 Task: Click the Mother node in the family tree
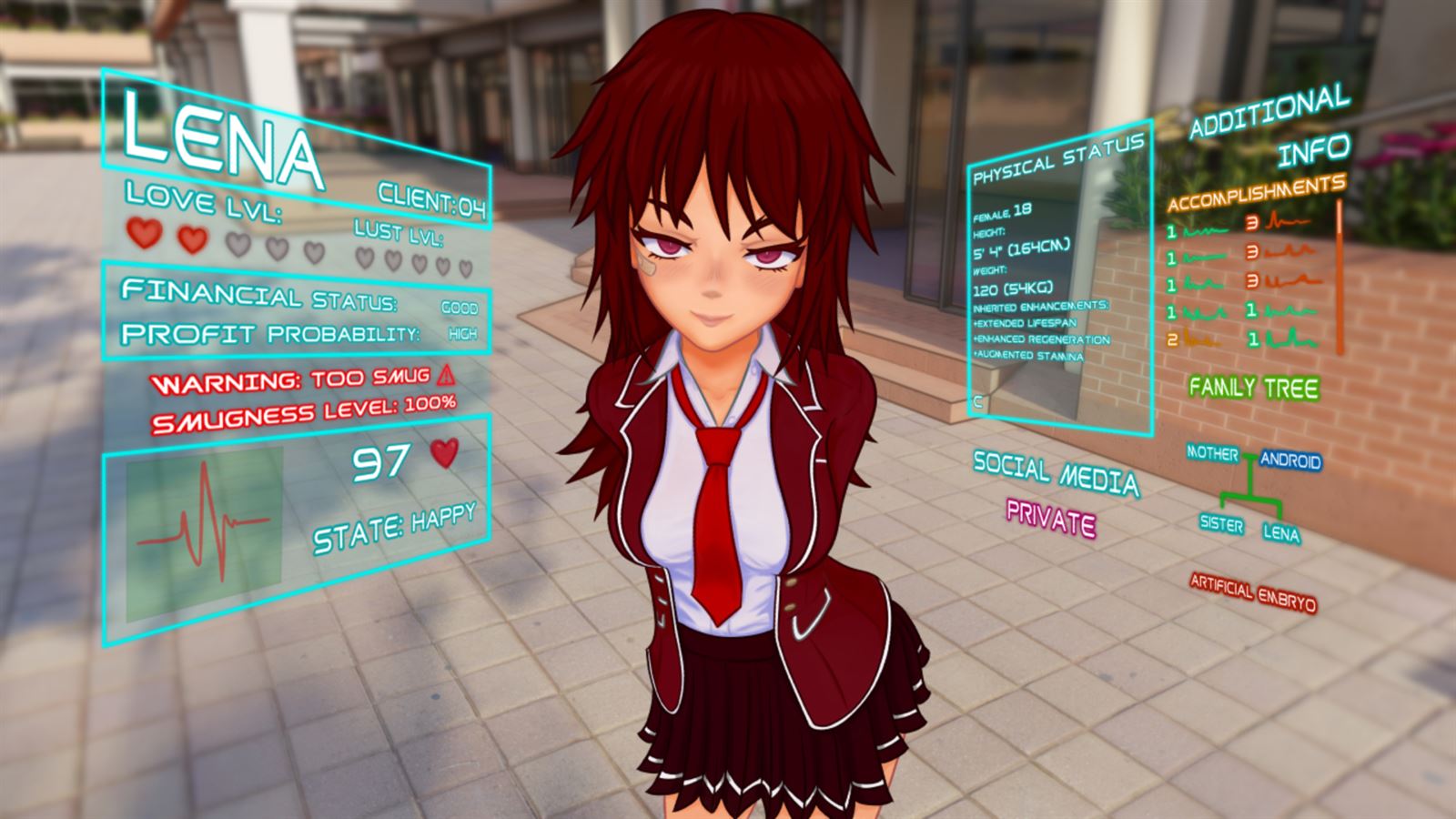pyautogui.click(x=1215, y=452)
